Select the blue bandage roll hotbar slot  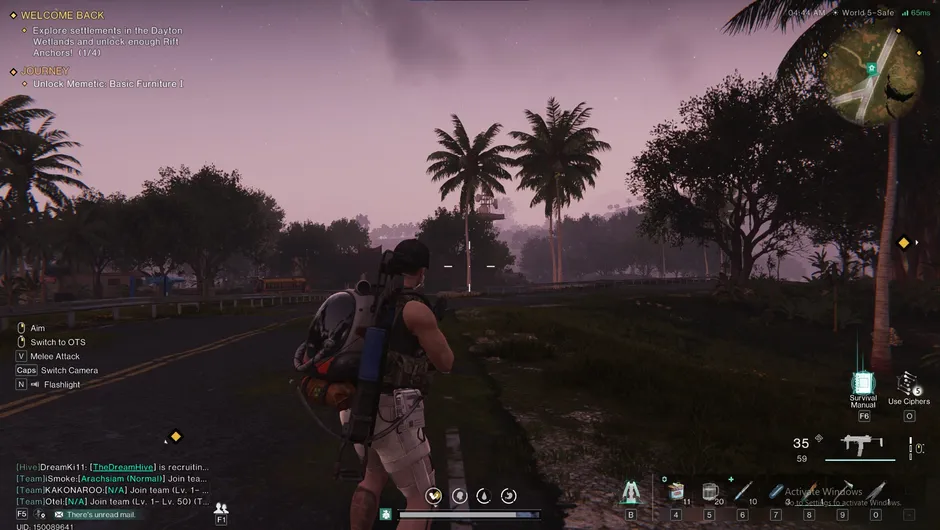[775, 492]
